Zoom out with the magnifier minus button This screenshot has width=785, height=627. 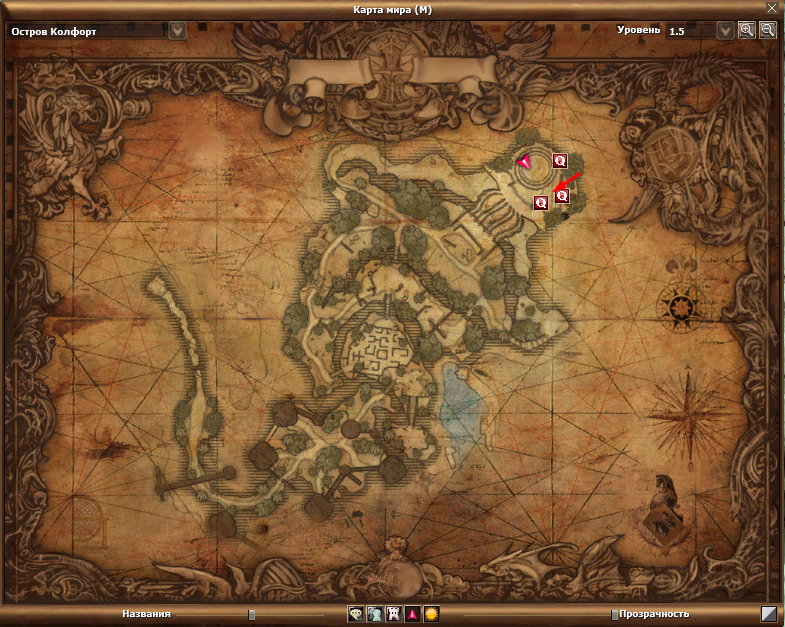coord(767,30)
